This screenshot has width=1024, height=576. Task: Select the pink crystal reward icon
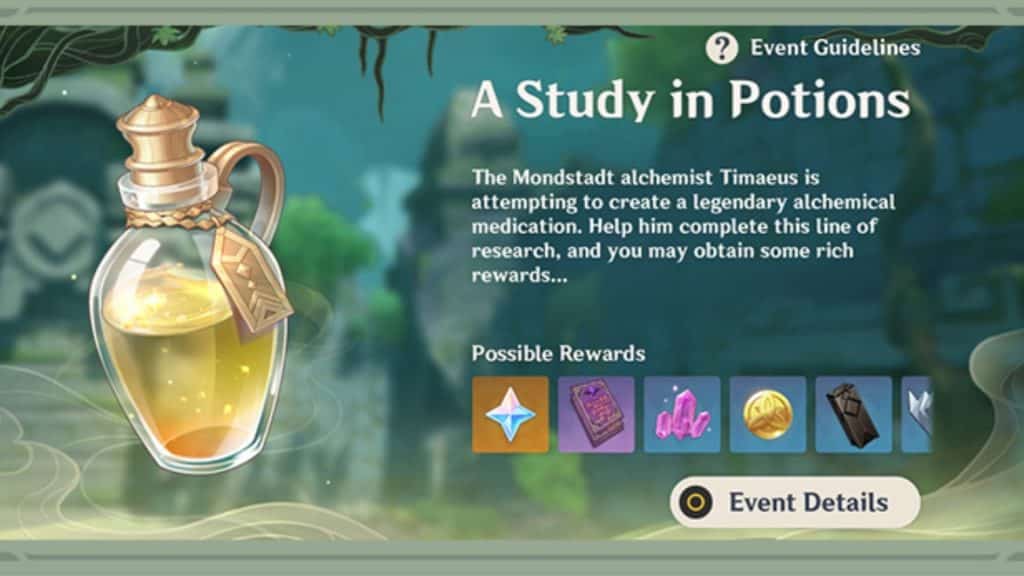pos(682,414)
